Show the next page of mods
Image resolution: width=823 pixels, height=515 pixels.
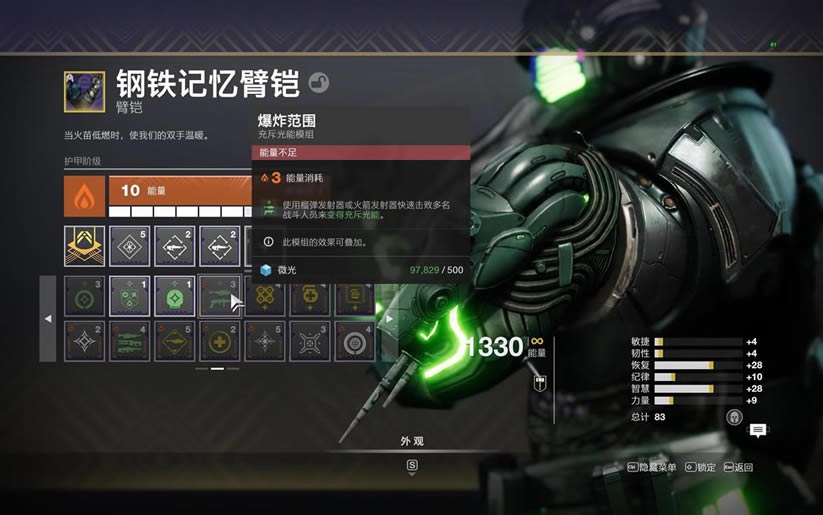click(x=388, y=318)
